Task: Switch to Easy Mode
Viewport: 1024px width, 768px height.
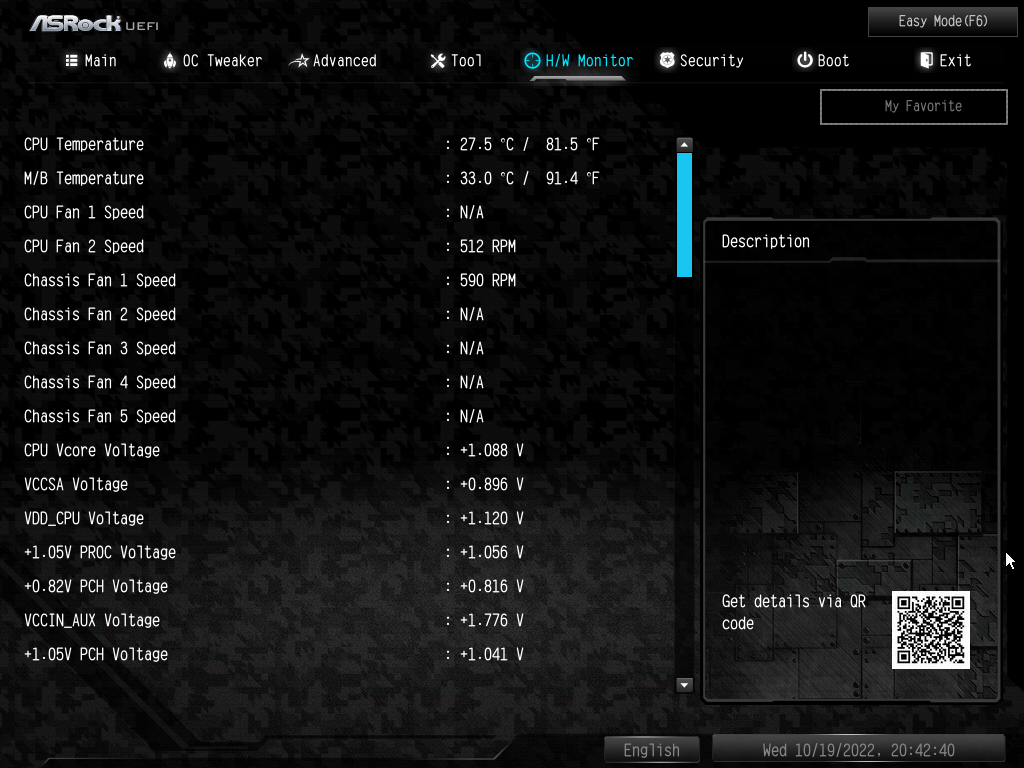Action: (929, 21)
